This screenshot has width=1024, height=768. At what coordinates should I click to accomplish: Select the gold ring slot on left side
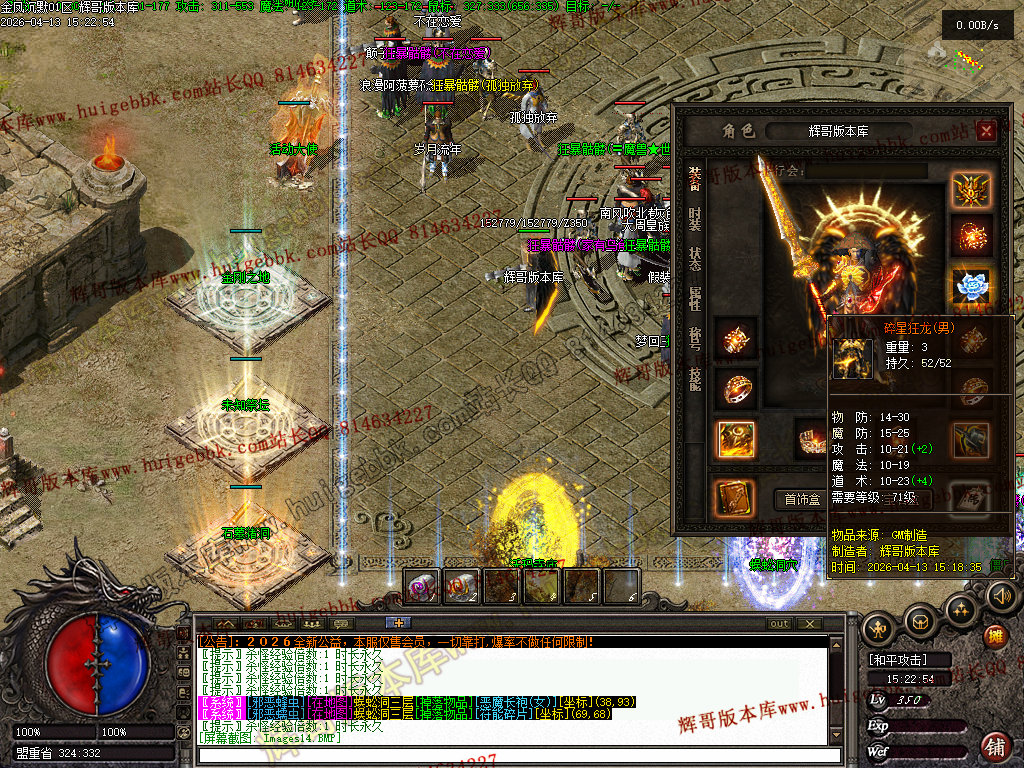(x=735, y=389)
